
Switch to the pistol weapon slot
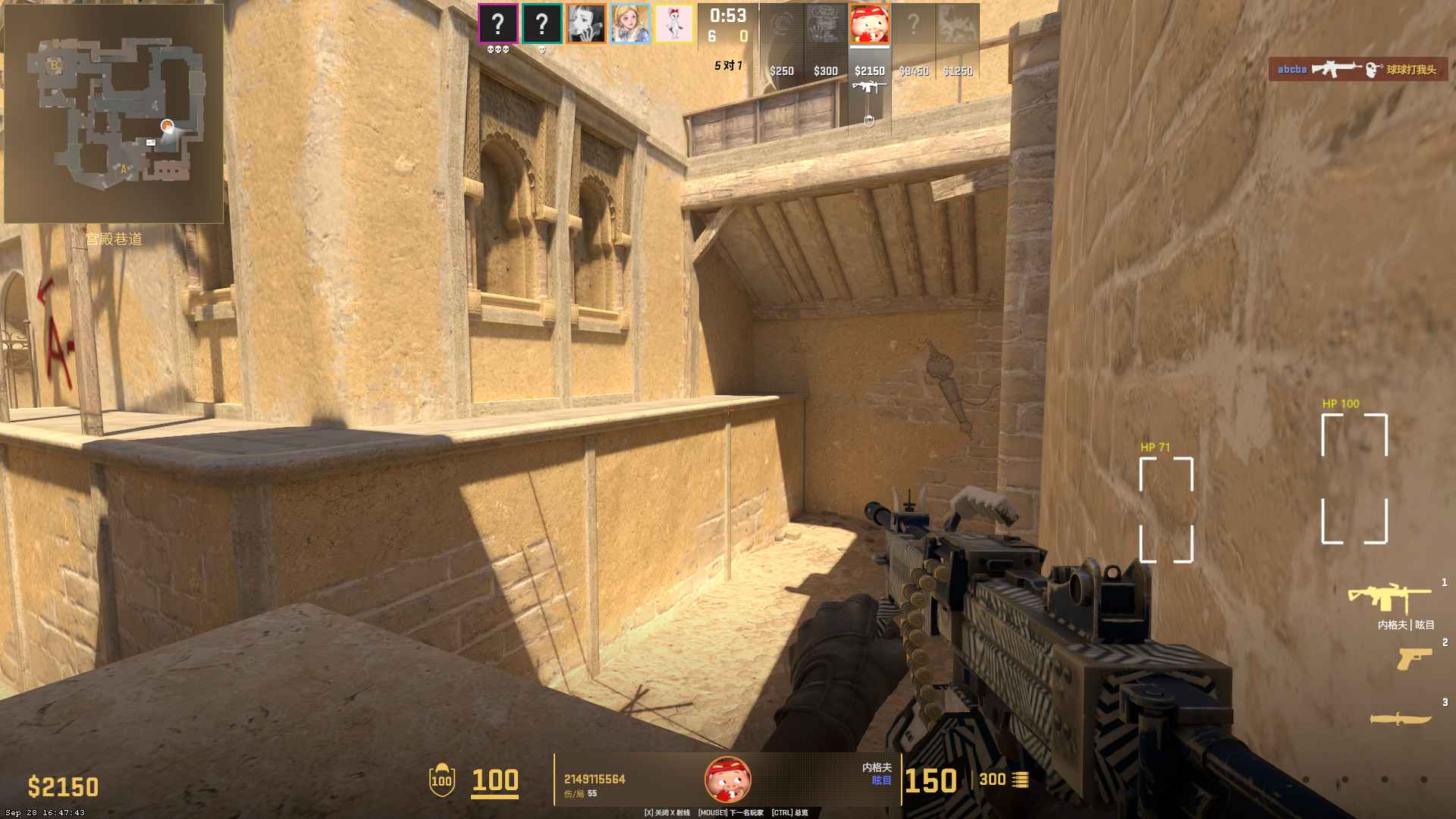pyautogui.click(x=1414, y=658)
